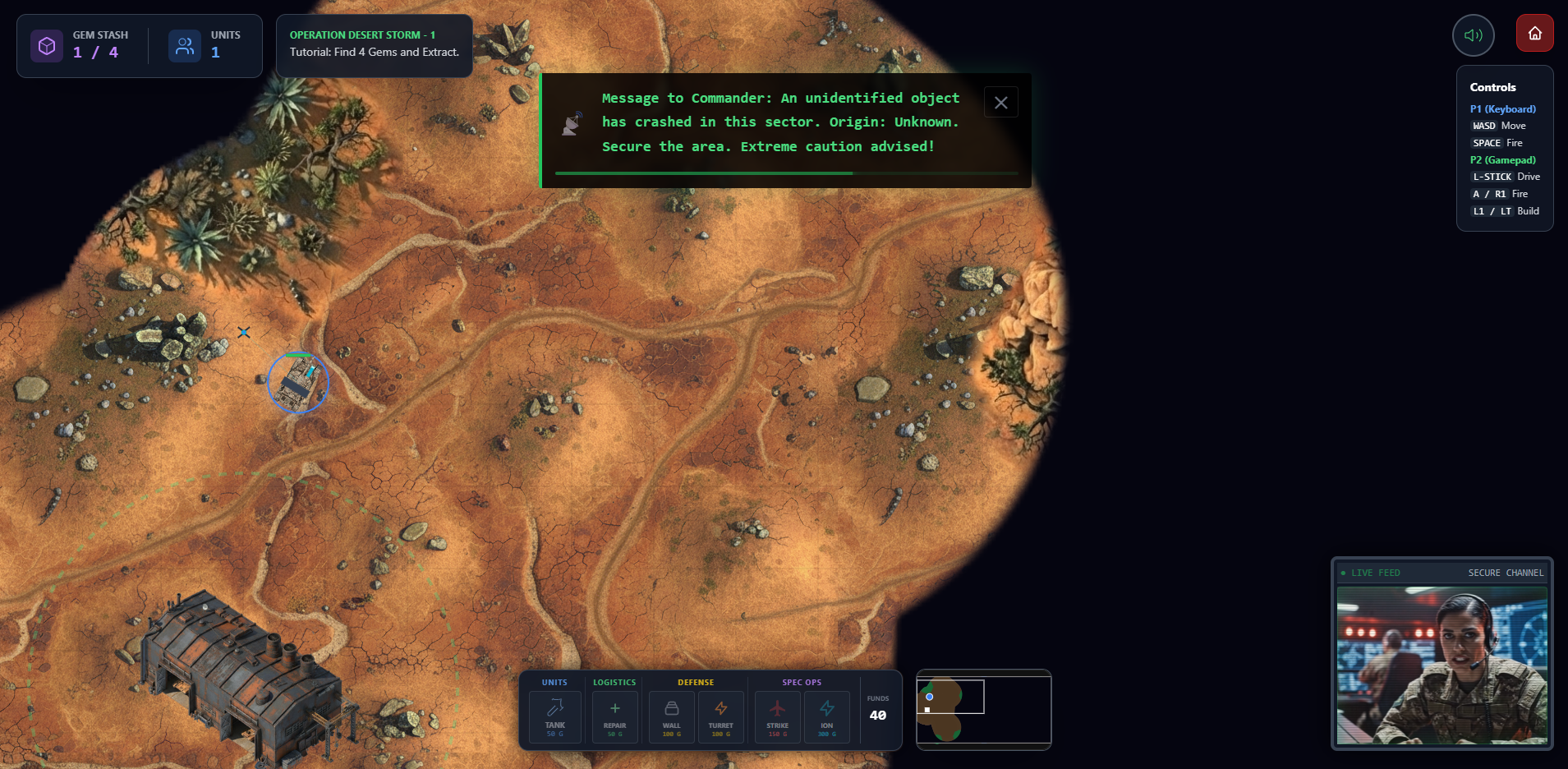Click the Gem Stash cube icon

coord(47,46)
